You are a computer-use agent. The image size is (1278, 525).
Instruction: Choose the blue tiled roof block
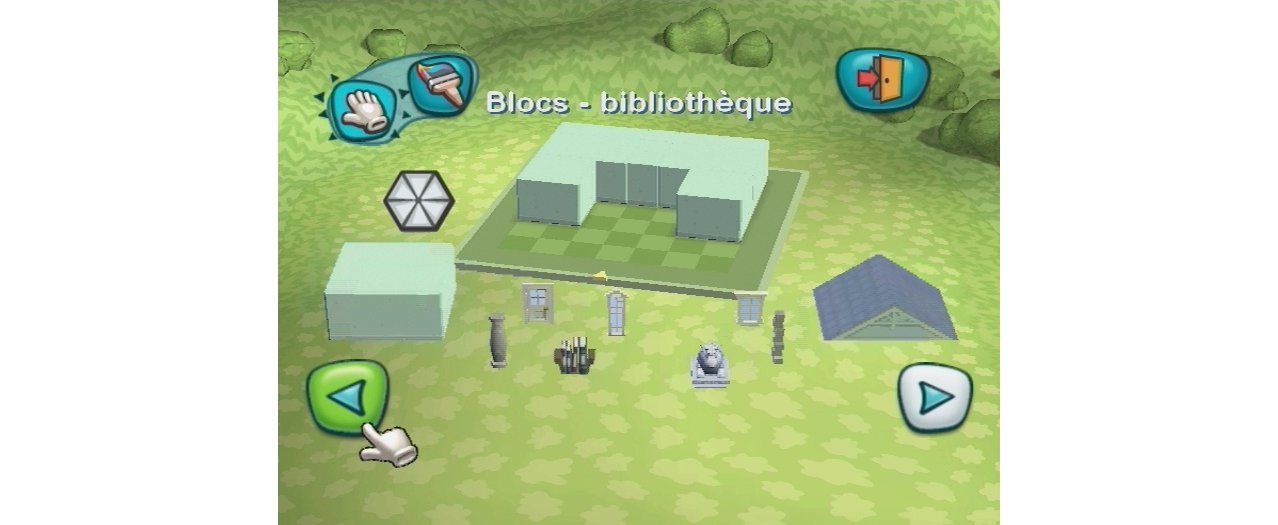pyautogui.click(x=882, y=298)
